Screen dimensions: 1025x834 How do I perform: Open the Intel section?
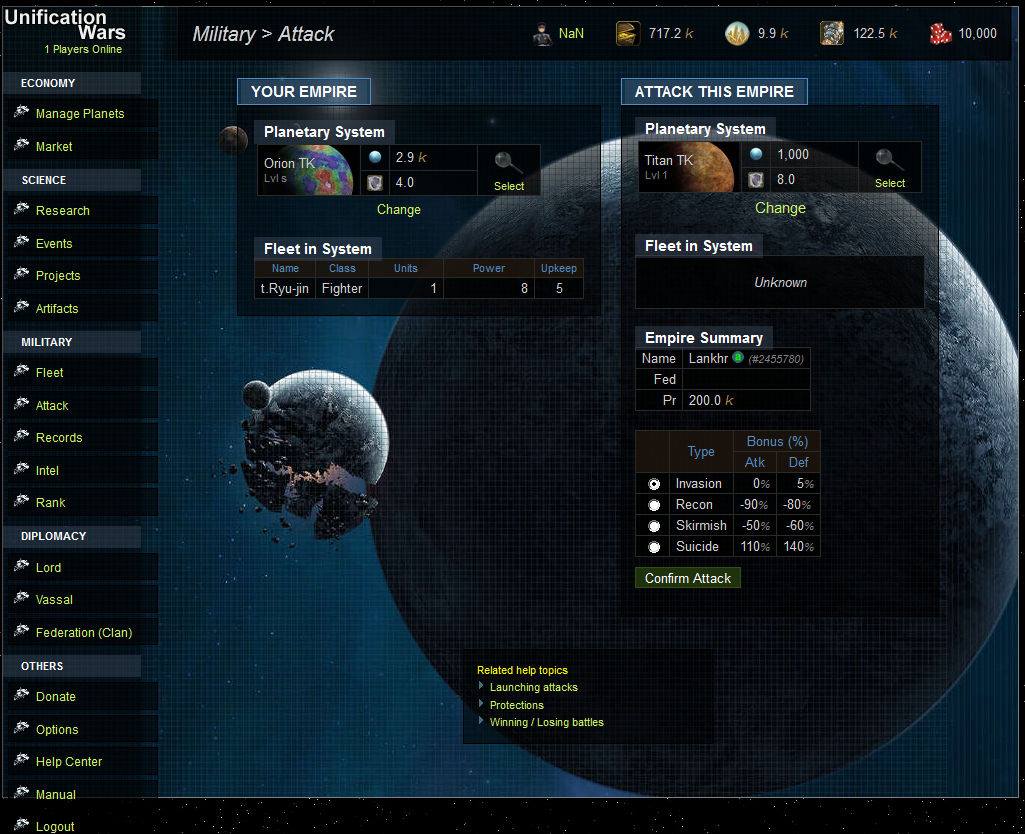tap(47, 471)
